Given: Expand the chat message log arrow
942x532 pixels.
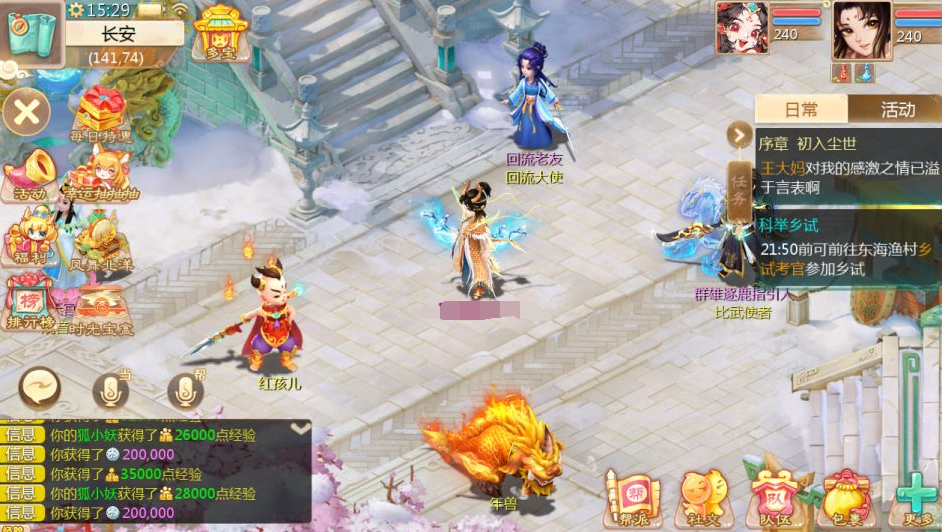Looking at the screenshot, I should [x=299, y=428].
